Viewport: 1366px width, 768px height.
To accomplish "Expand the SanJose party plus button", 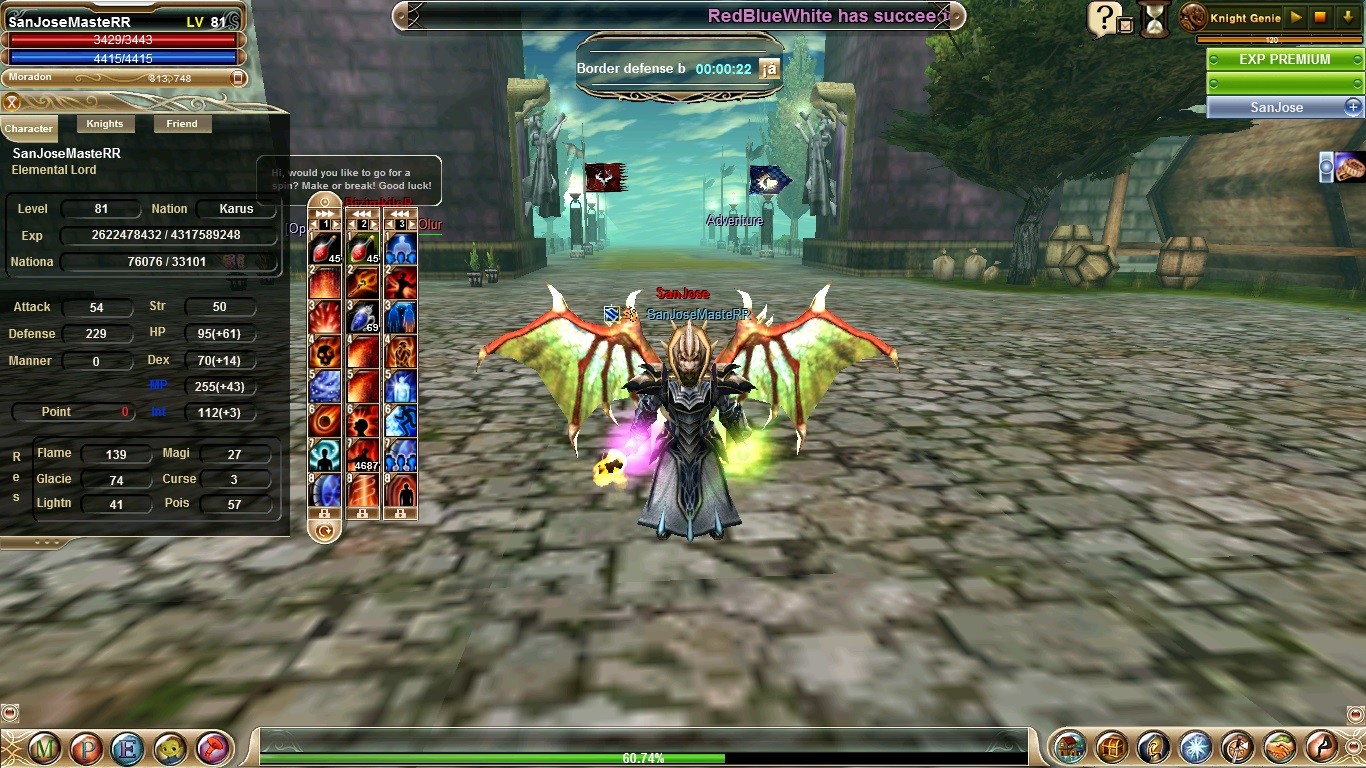I will pos(1352,107).
